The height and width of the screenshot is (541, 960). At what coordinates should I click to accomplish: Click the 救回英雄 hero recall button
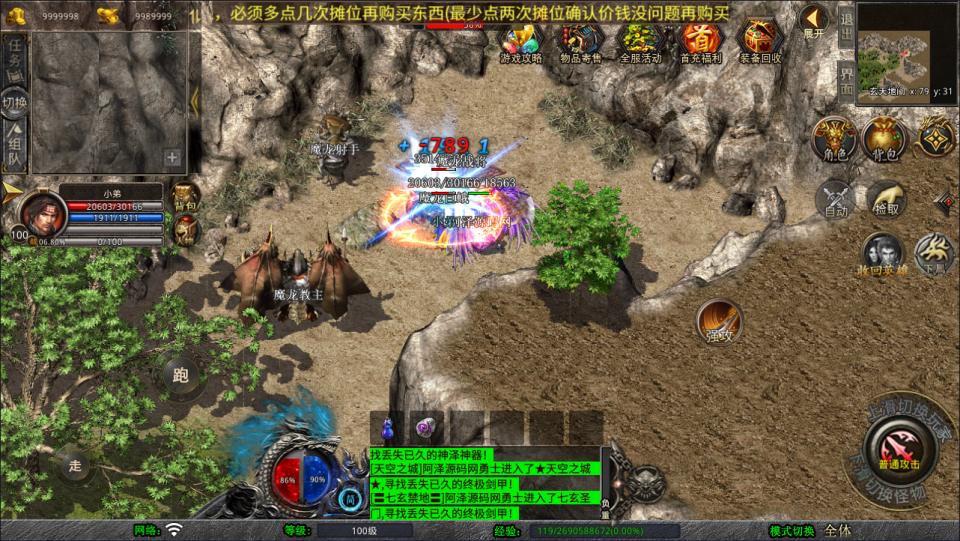pyautogui.click(x=883, y=253)
